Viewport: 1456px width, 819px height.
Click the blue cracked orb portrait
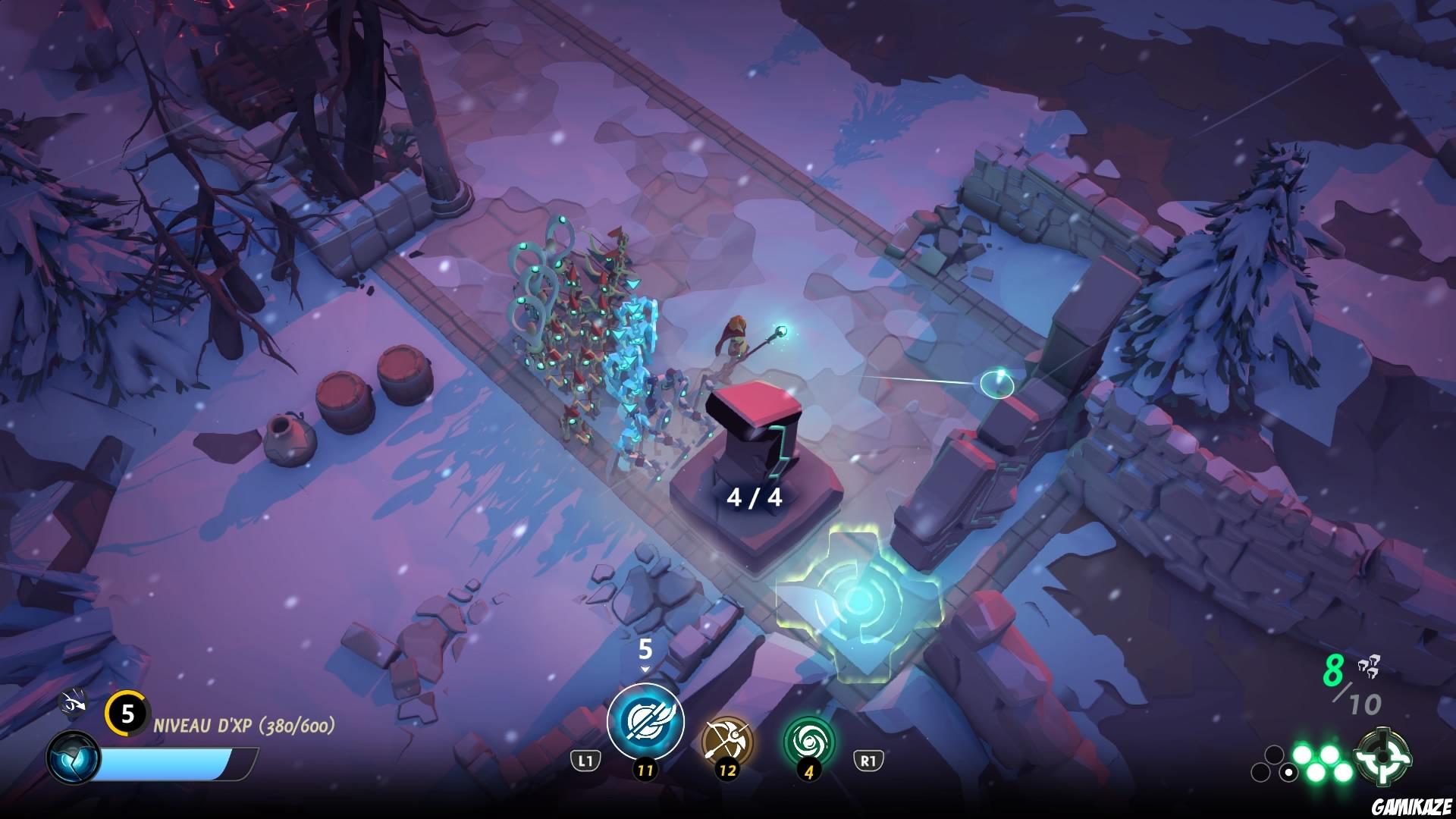point(73,759)
